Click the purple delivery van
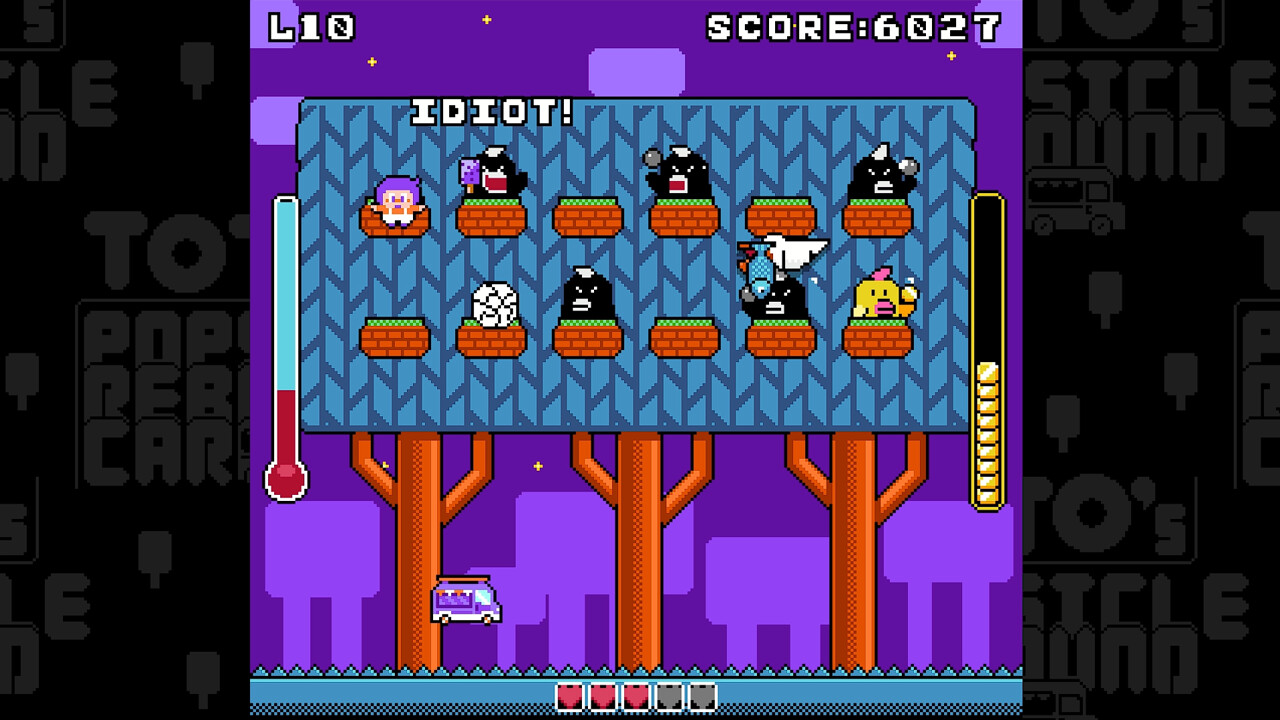 [x=465, y=601]
